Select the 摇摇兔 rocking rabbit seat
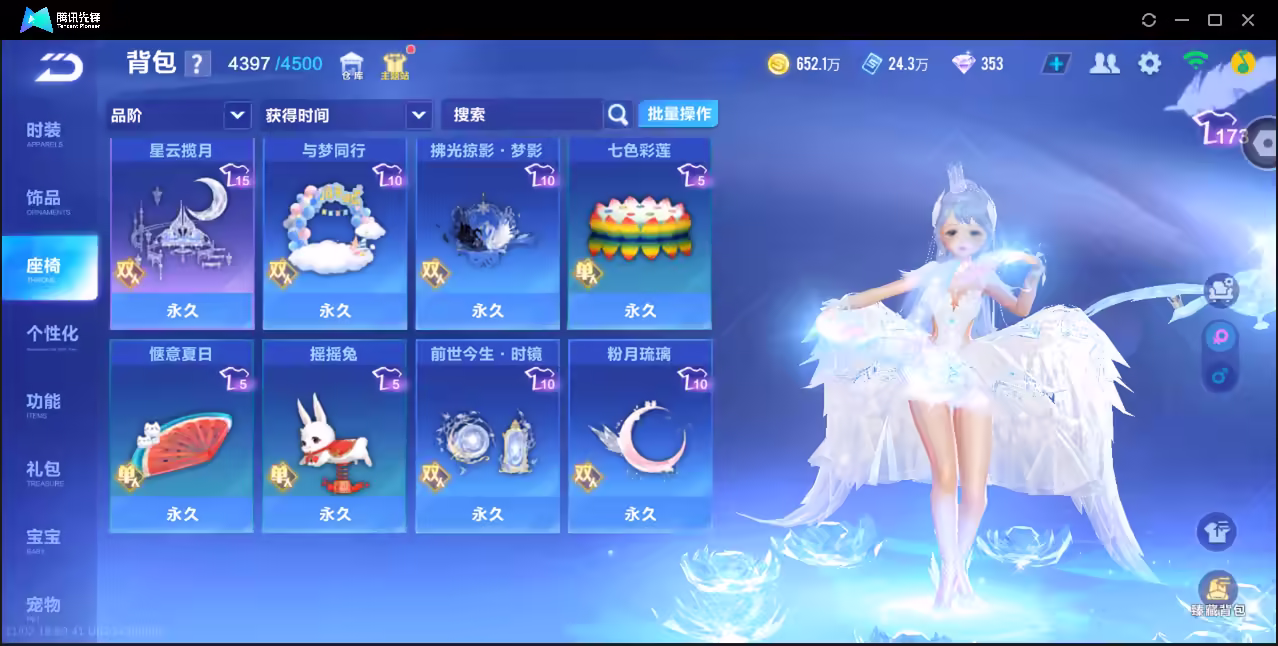Screen dimensions: 1278x646 335,437
